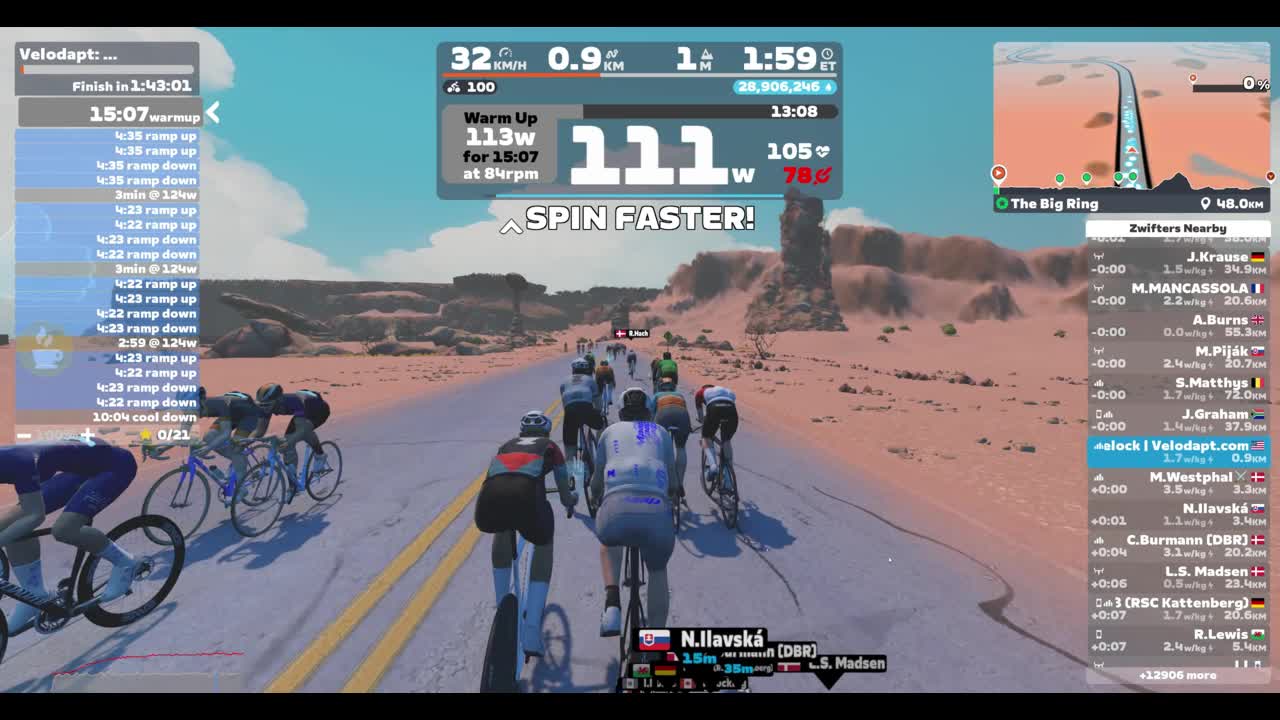
Task: Decrease workout intensity with the minus button
Action: (x=24, y=435)
